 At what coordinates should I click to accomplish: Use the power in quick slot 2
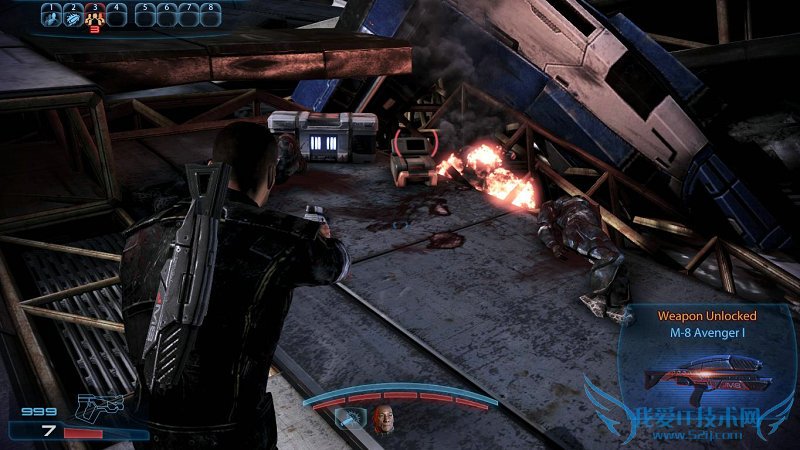pos(73,16)
